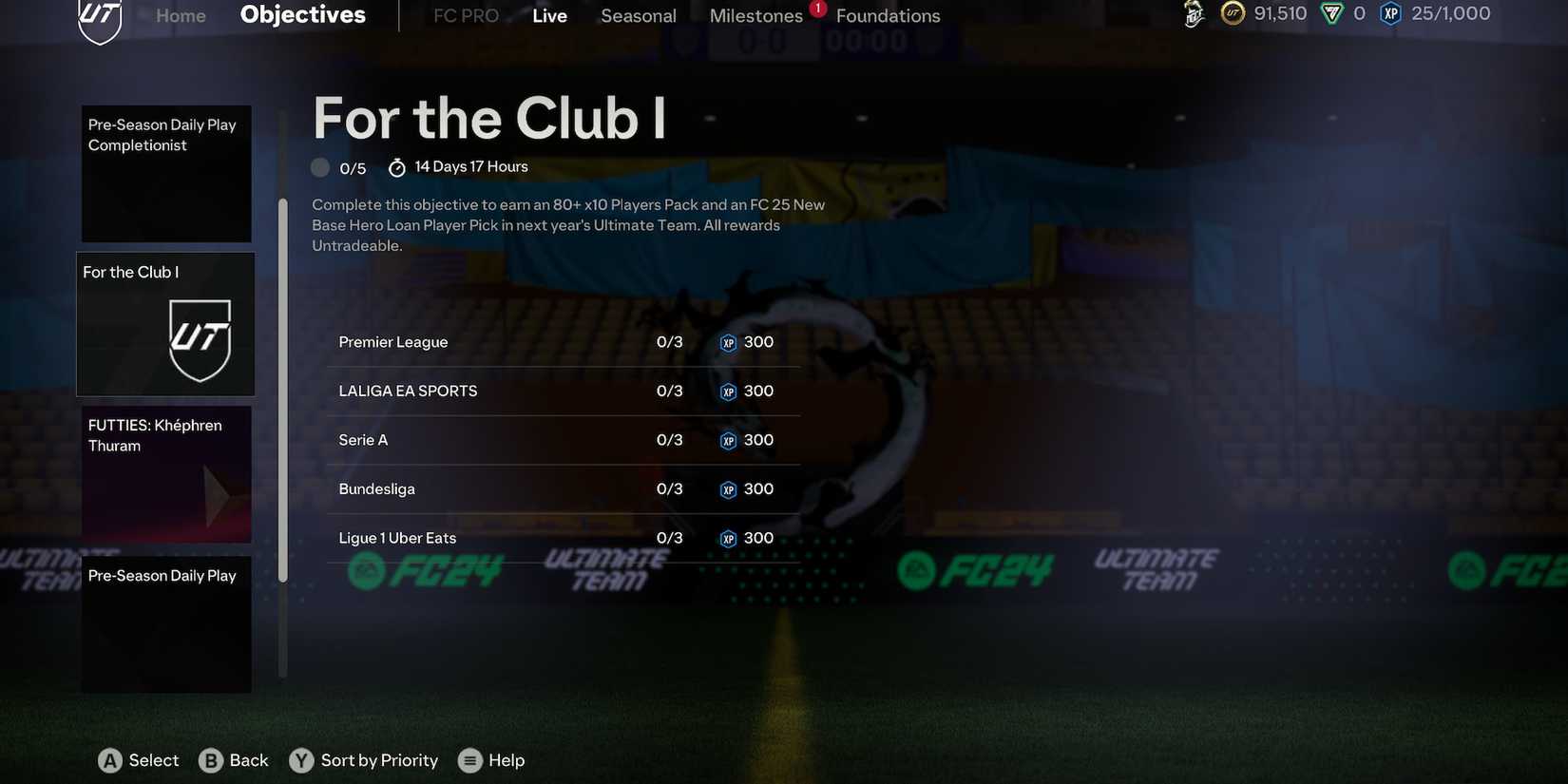The height and width of the screenshot is (784, 1568).
Task: Click the objective progress indicator showing 0/5
Action: [320, 166]
